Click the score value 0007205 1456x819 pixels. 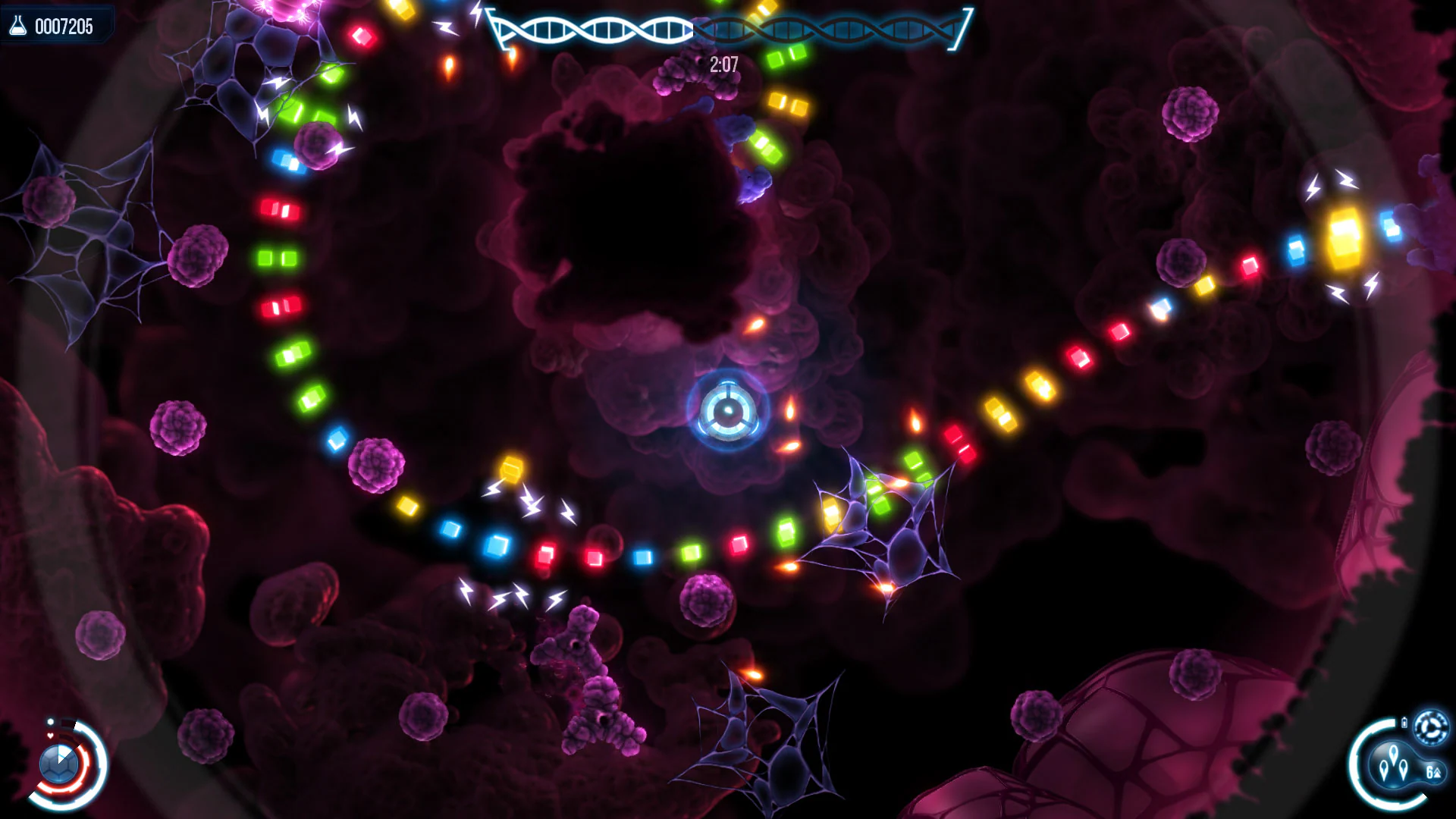[x=64, y=27]
